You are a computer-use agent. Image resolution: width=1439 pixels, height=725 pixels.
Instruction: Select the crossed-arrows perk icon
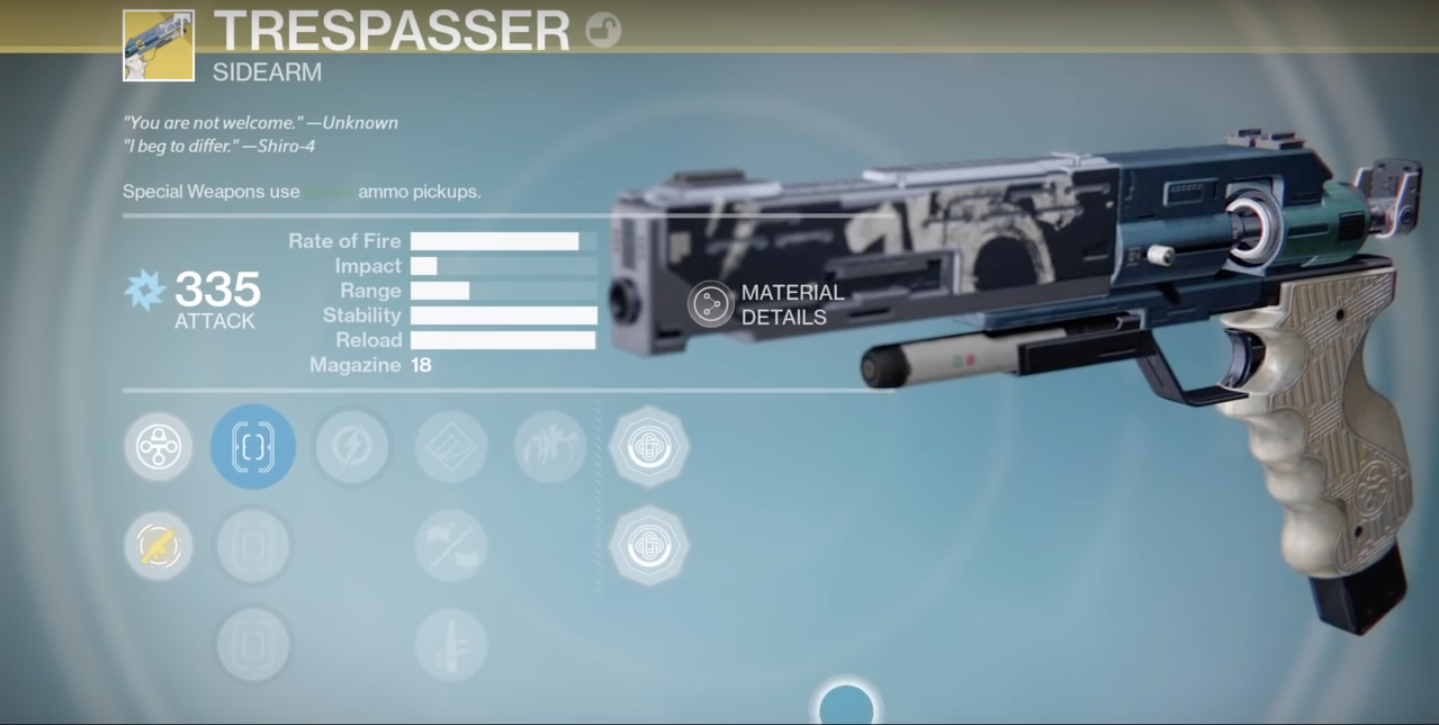[450, 545]
